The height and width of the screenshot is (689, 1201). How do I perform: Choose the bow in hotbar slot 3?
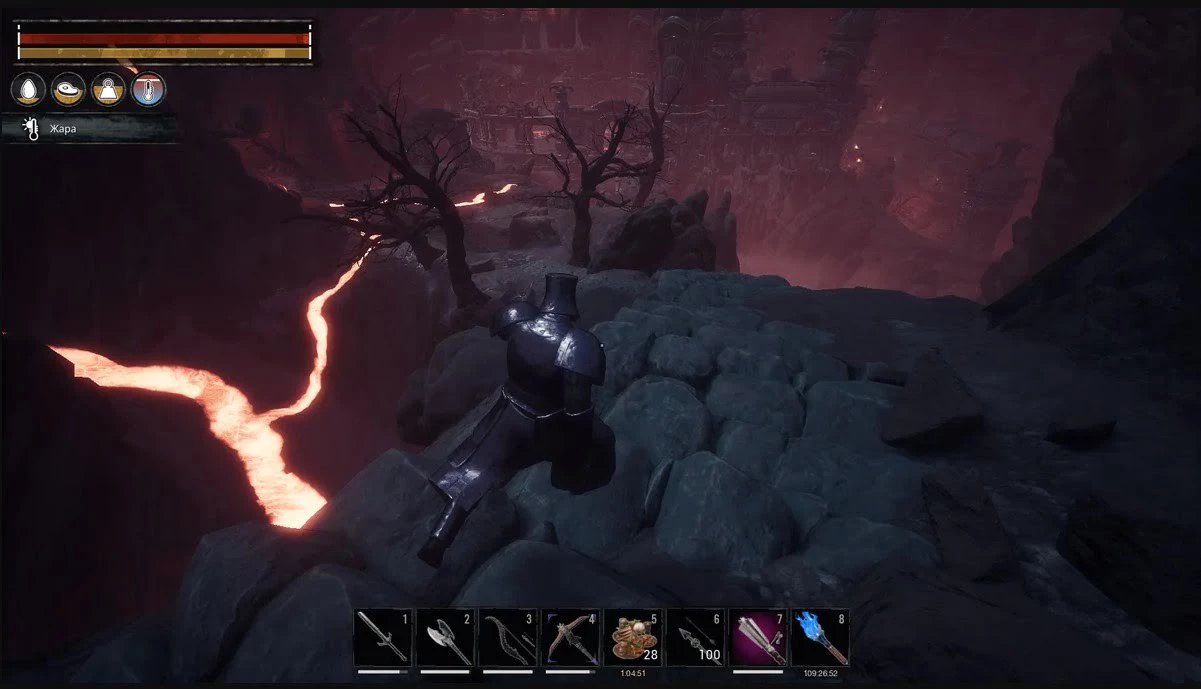[x=508, y=637]
